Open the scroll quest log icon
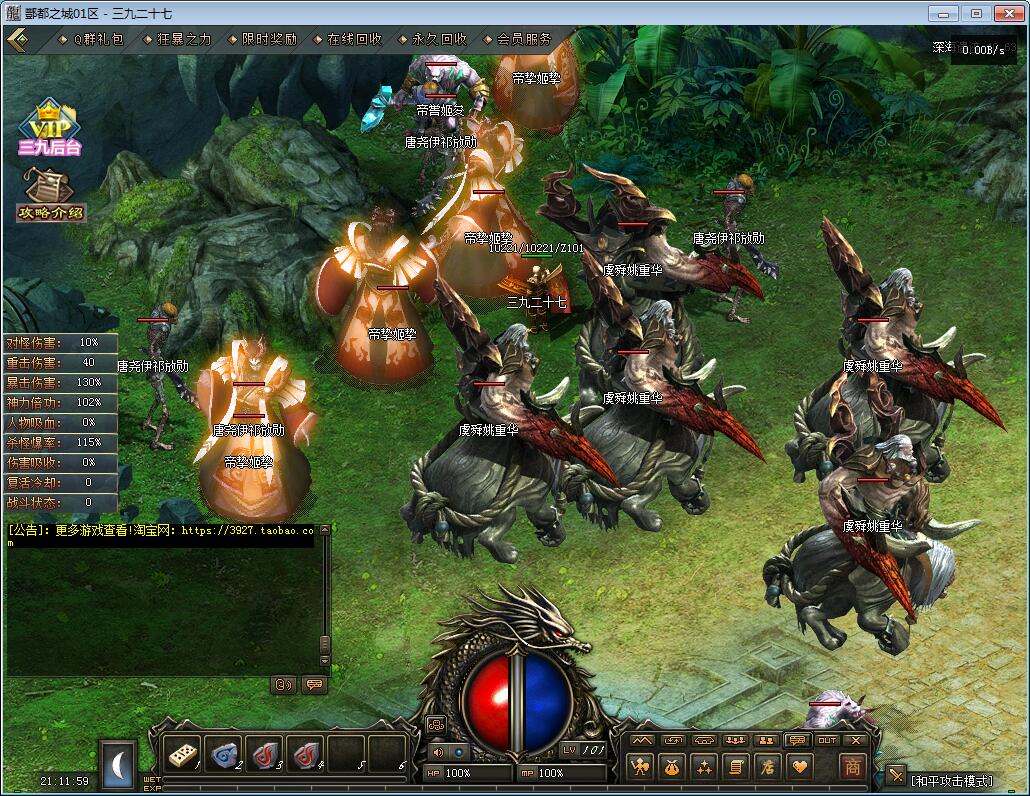The image size is (1030, 796). click(736, 767)
